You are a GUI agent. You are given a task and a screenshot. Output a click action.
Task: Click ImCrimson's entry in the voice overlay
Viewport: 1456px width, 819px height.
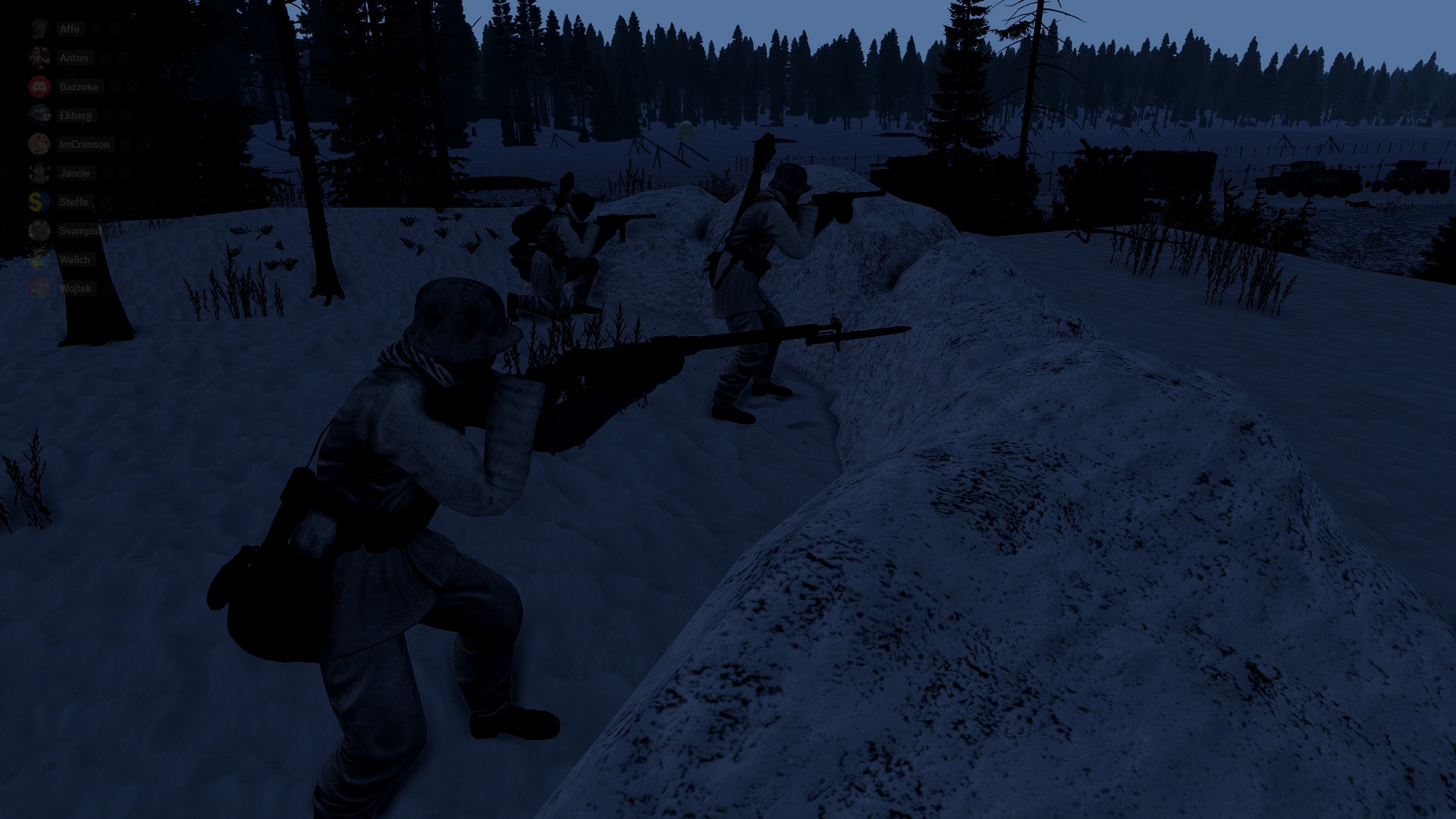coord(83,144)
